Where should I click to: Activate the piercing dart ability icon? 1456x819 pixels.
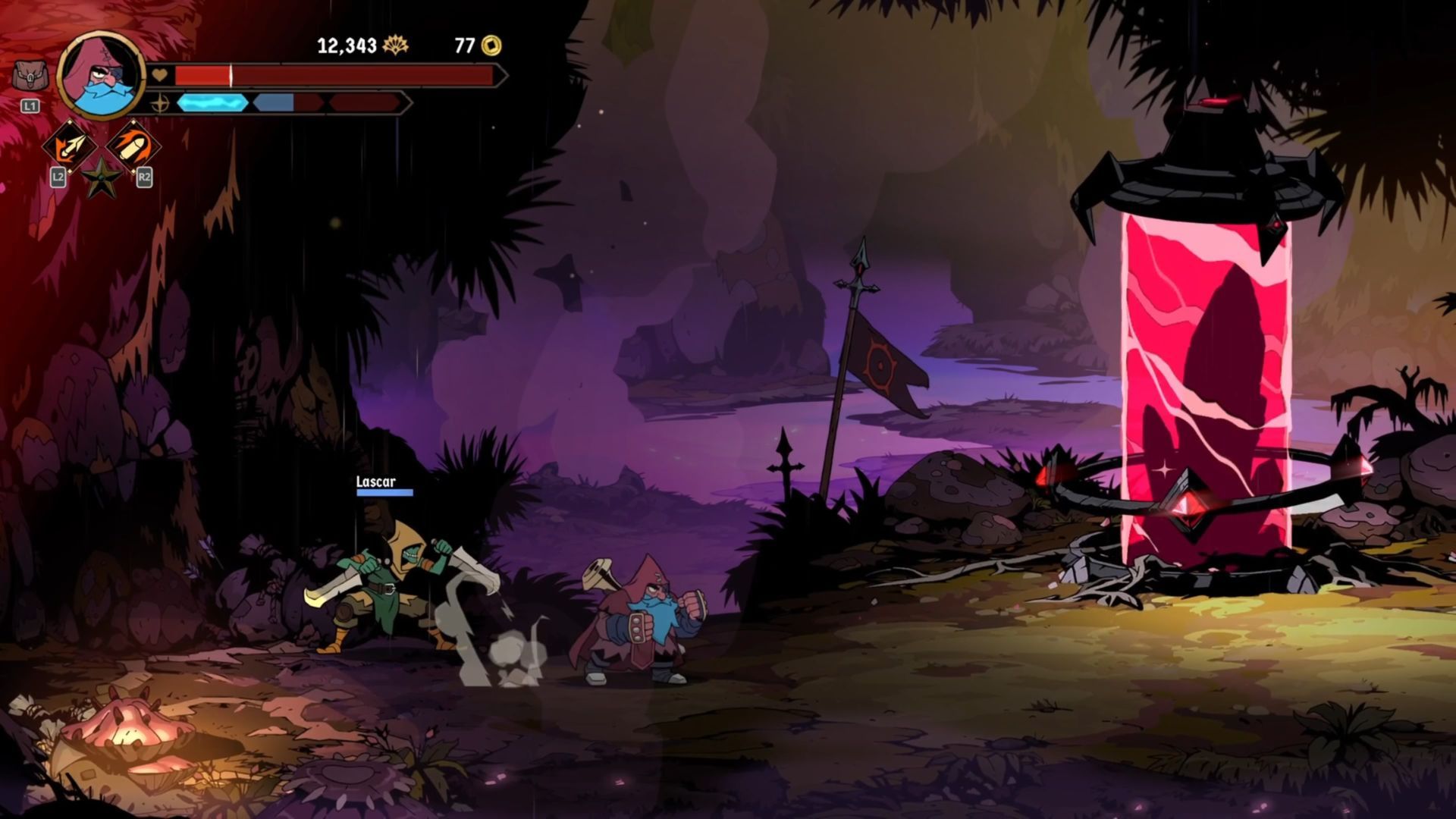click(x=69, y=146)
